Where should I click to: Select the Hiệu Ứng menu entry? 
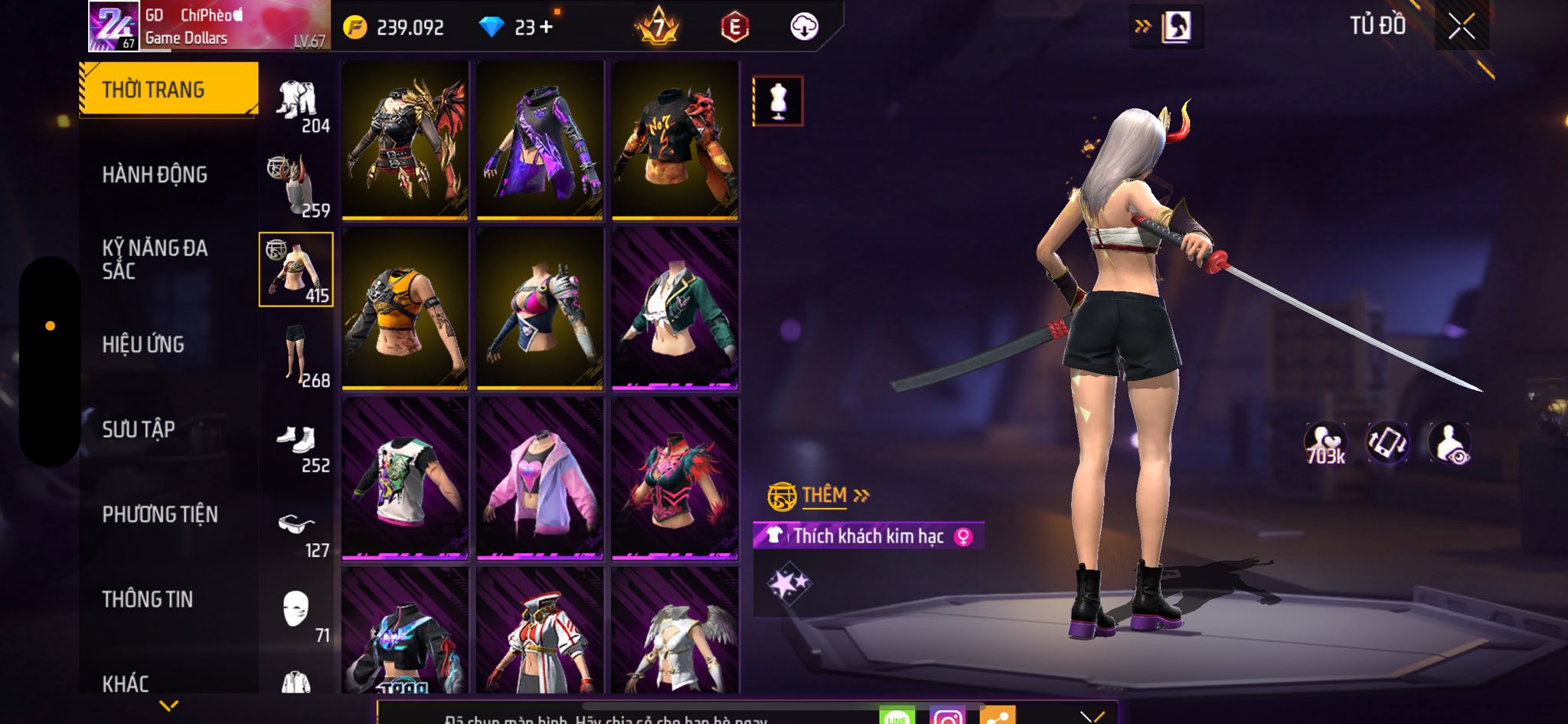[x=143, y=345]
